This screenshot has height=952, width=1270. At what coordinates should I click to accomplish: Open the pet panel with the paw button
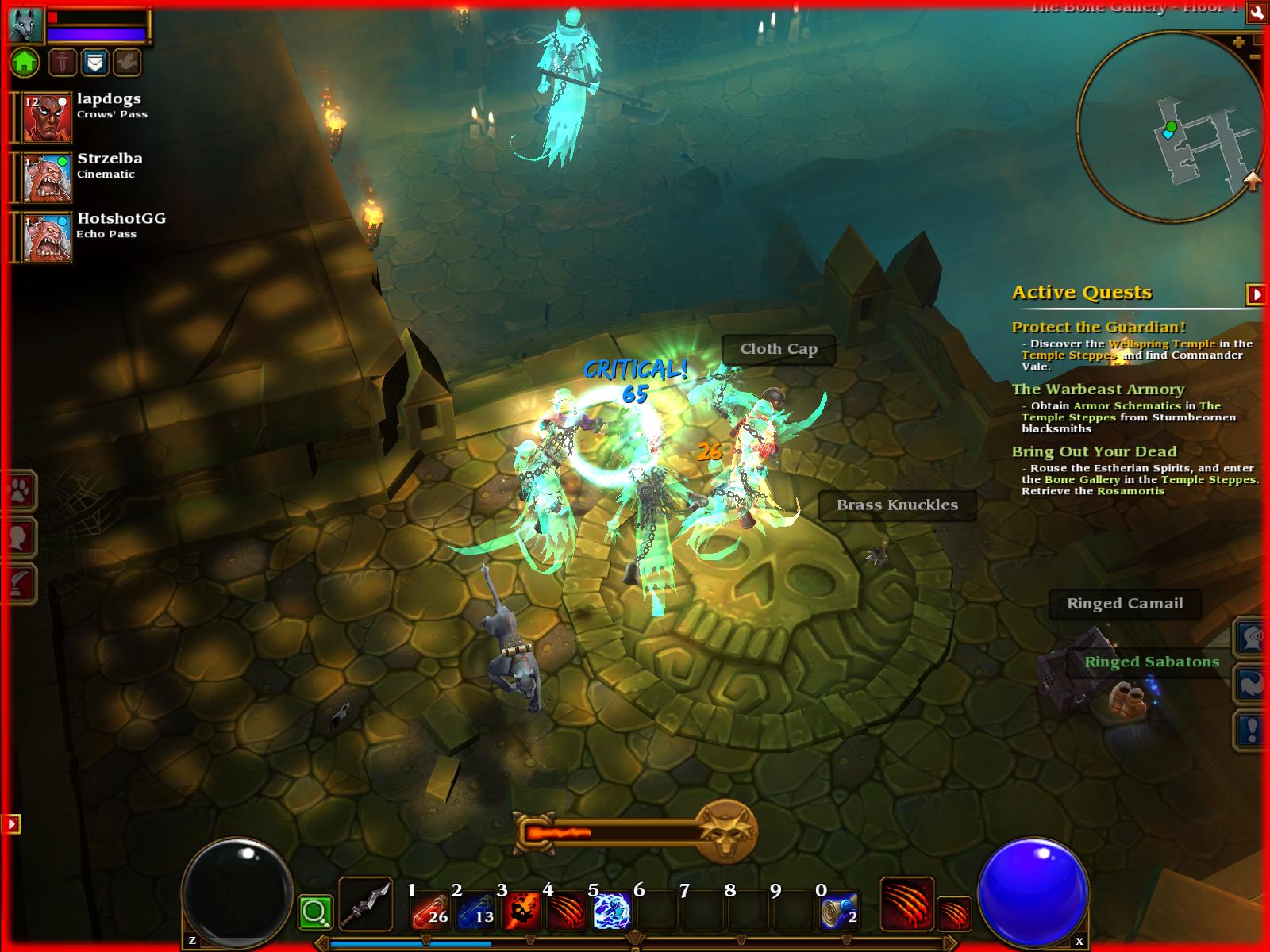[x=18, y=492]
